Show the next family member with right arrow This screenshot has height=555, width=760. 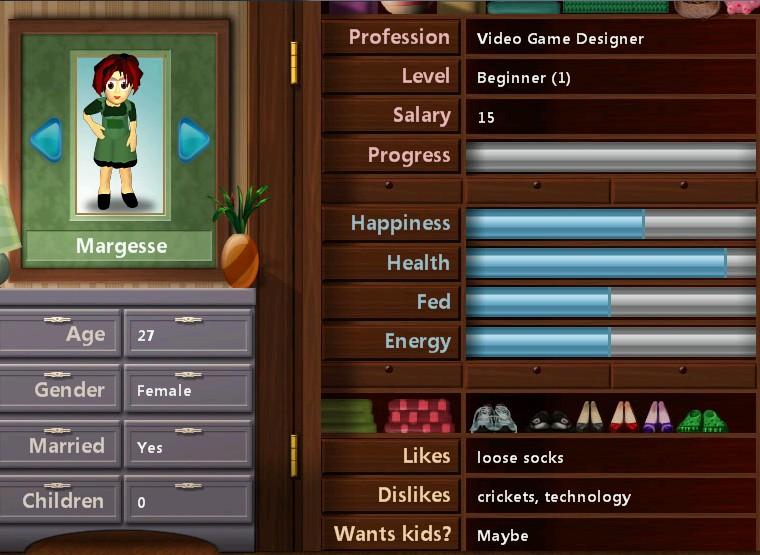pos(193,140)
